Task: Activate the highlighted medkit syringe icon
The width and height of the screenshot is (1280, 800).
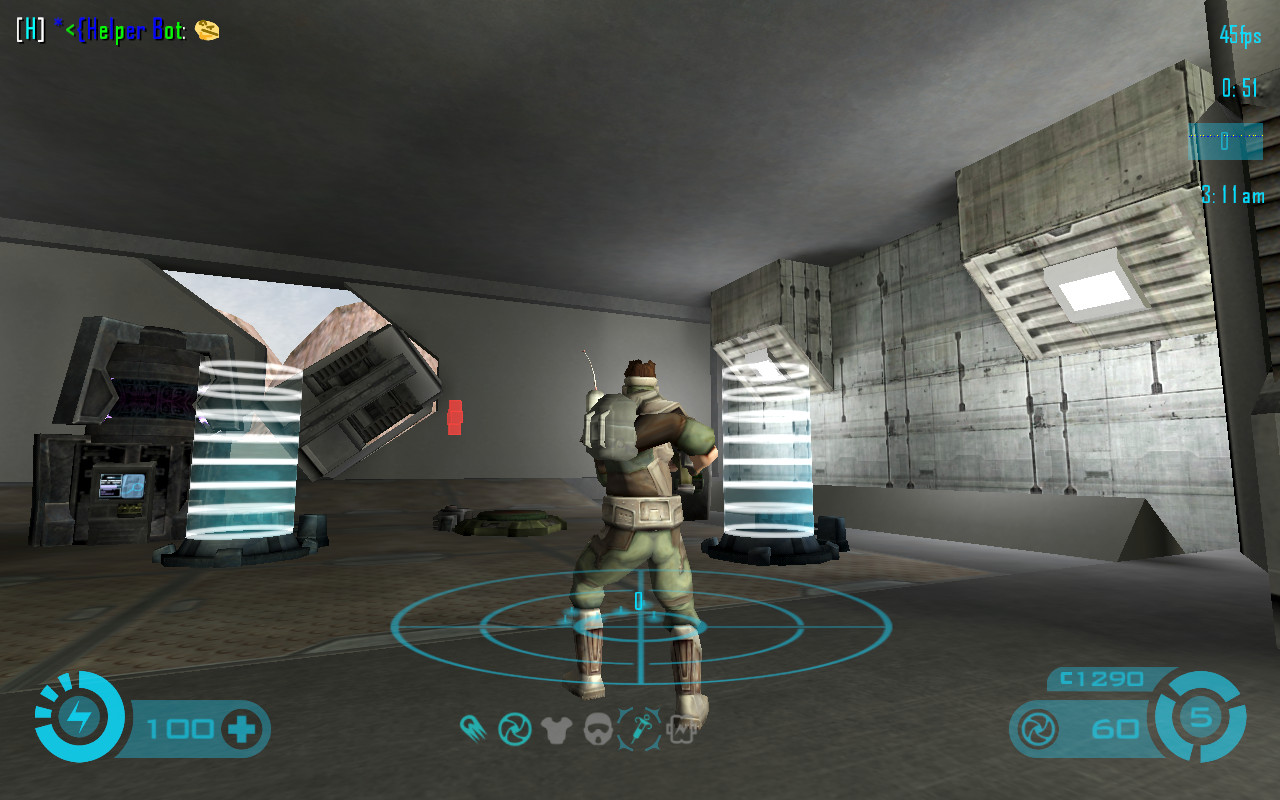Action: point(639,728)
